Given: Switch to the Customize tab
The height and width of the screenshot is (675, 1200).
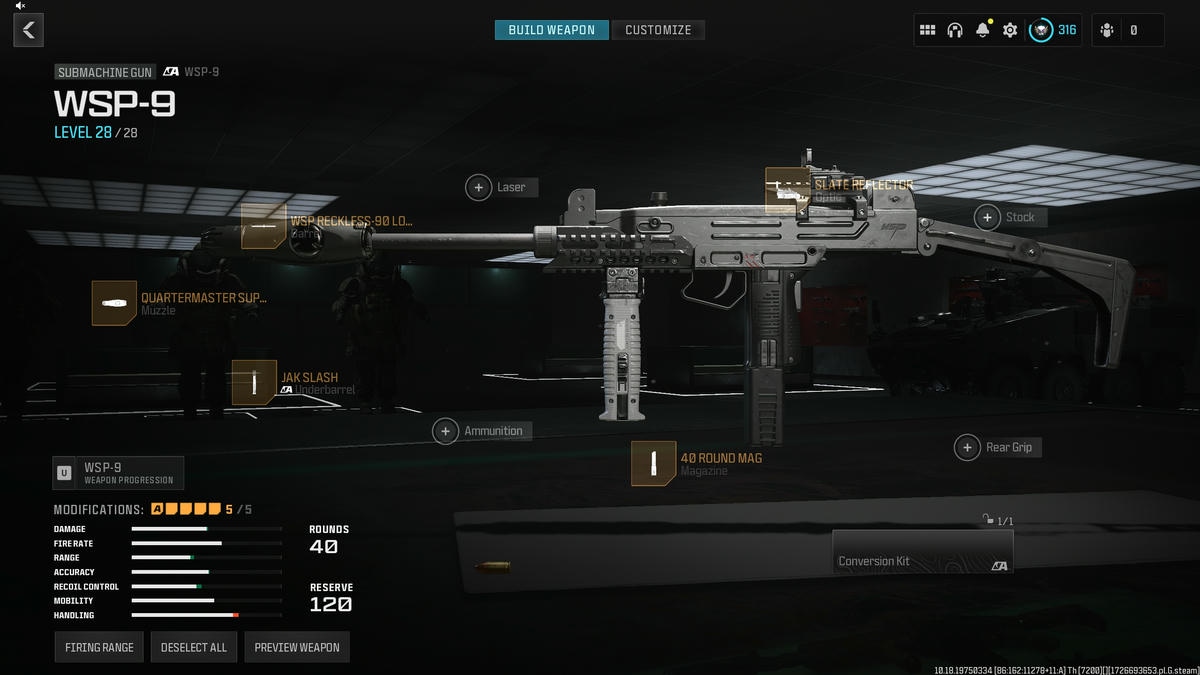Looking at the screenshot, I should tap(658, 30).
